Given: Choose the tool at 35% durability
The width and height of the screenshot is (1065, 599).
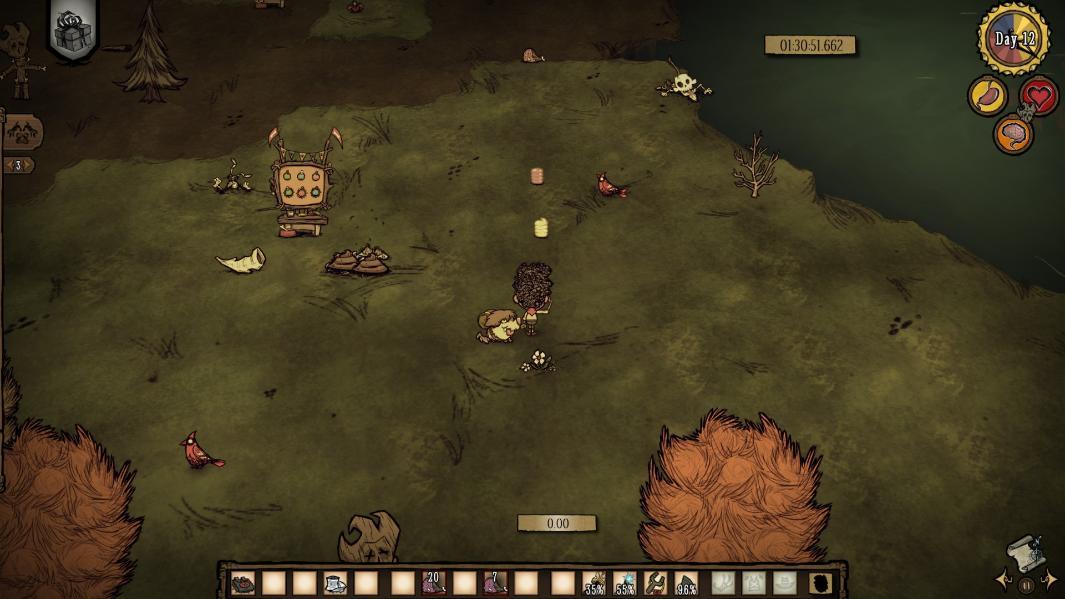Looking at the screenshot, I should tap(595, 583).
